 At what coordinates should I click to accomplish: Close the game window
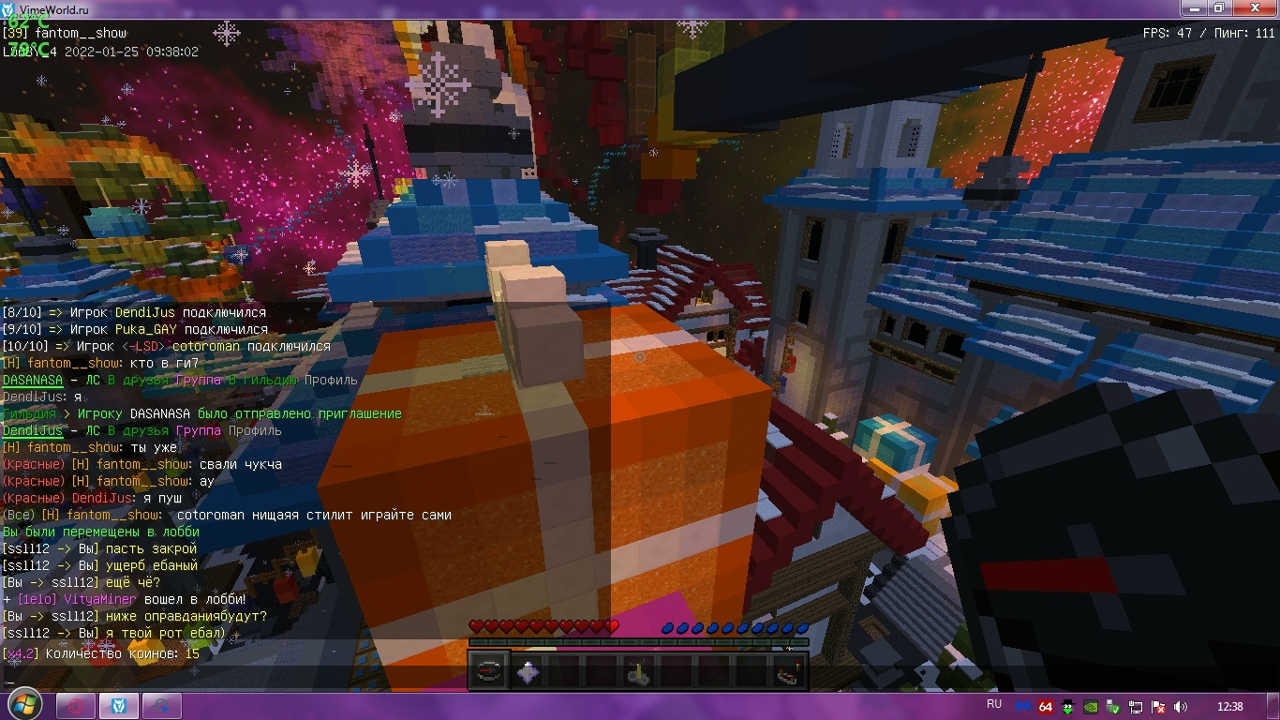1251,8
